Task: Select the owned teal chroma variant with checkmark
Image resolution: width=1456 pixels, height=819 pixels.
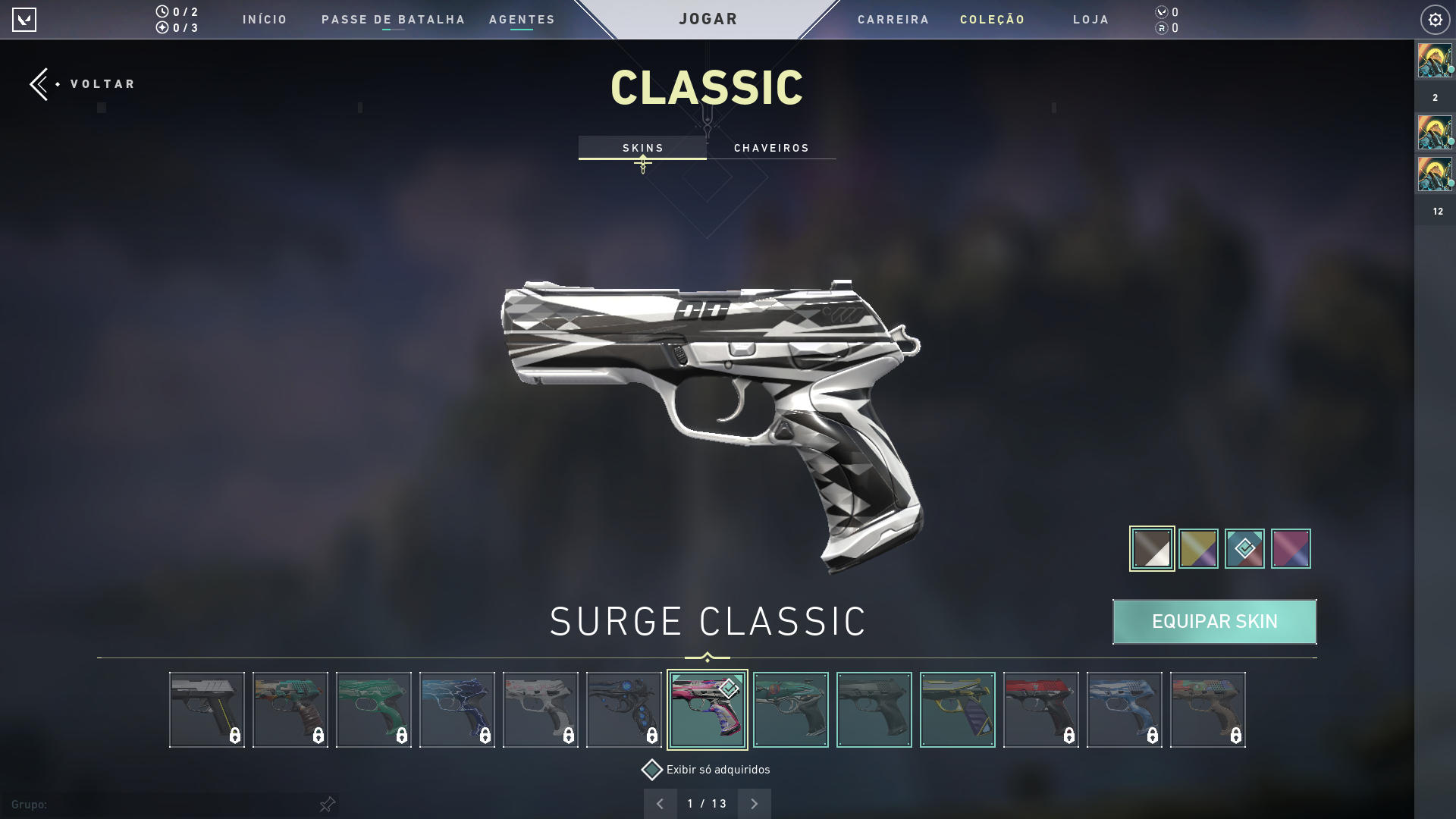Action: click(x=1244, y=548)
